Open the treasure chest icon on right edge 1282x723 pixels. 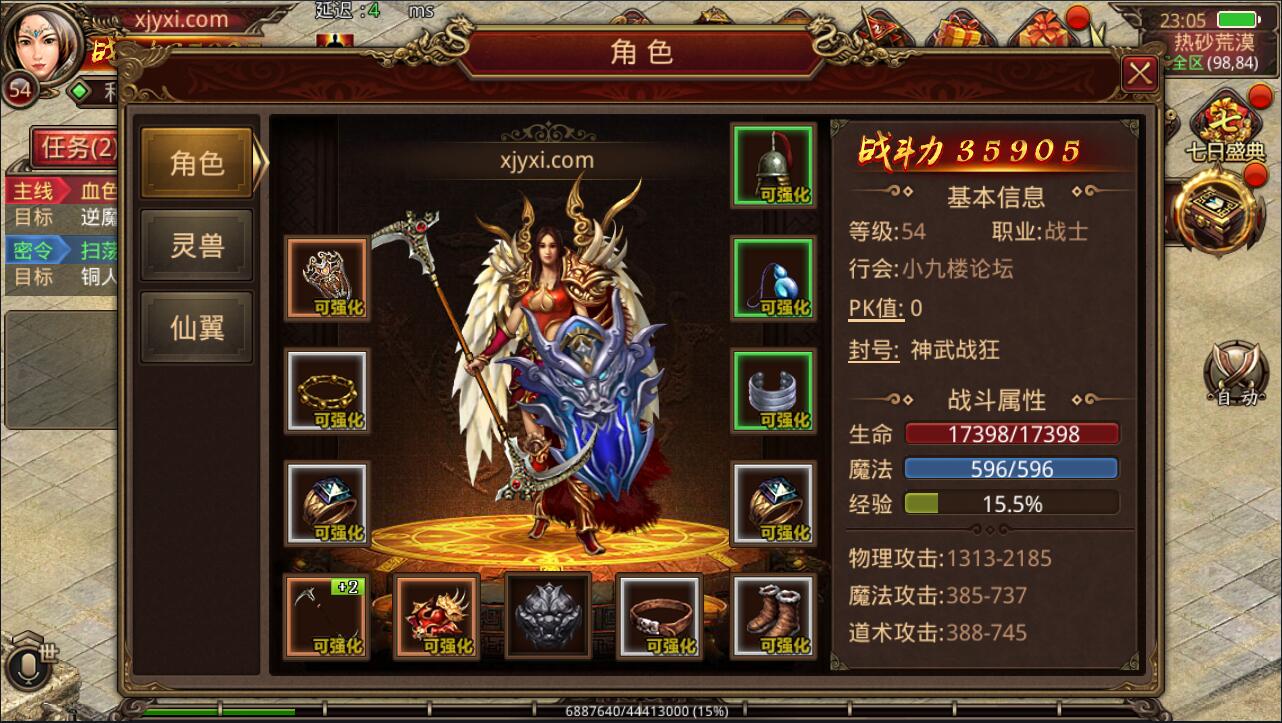click(x=1215, y=215)
